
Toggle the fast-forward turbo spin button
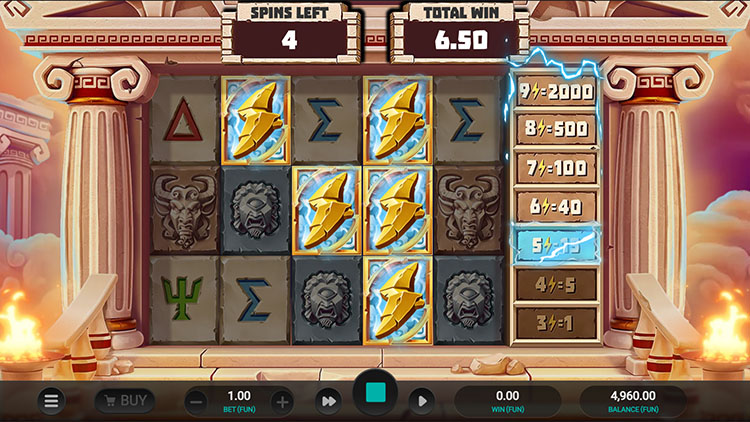point(328,401)
